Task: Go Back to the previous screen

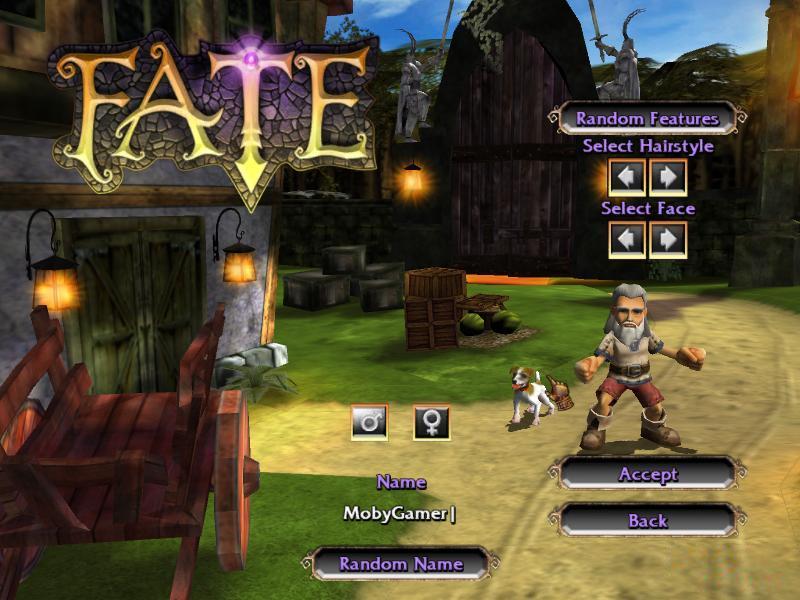Action: click(x=648, y=521)
